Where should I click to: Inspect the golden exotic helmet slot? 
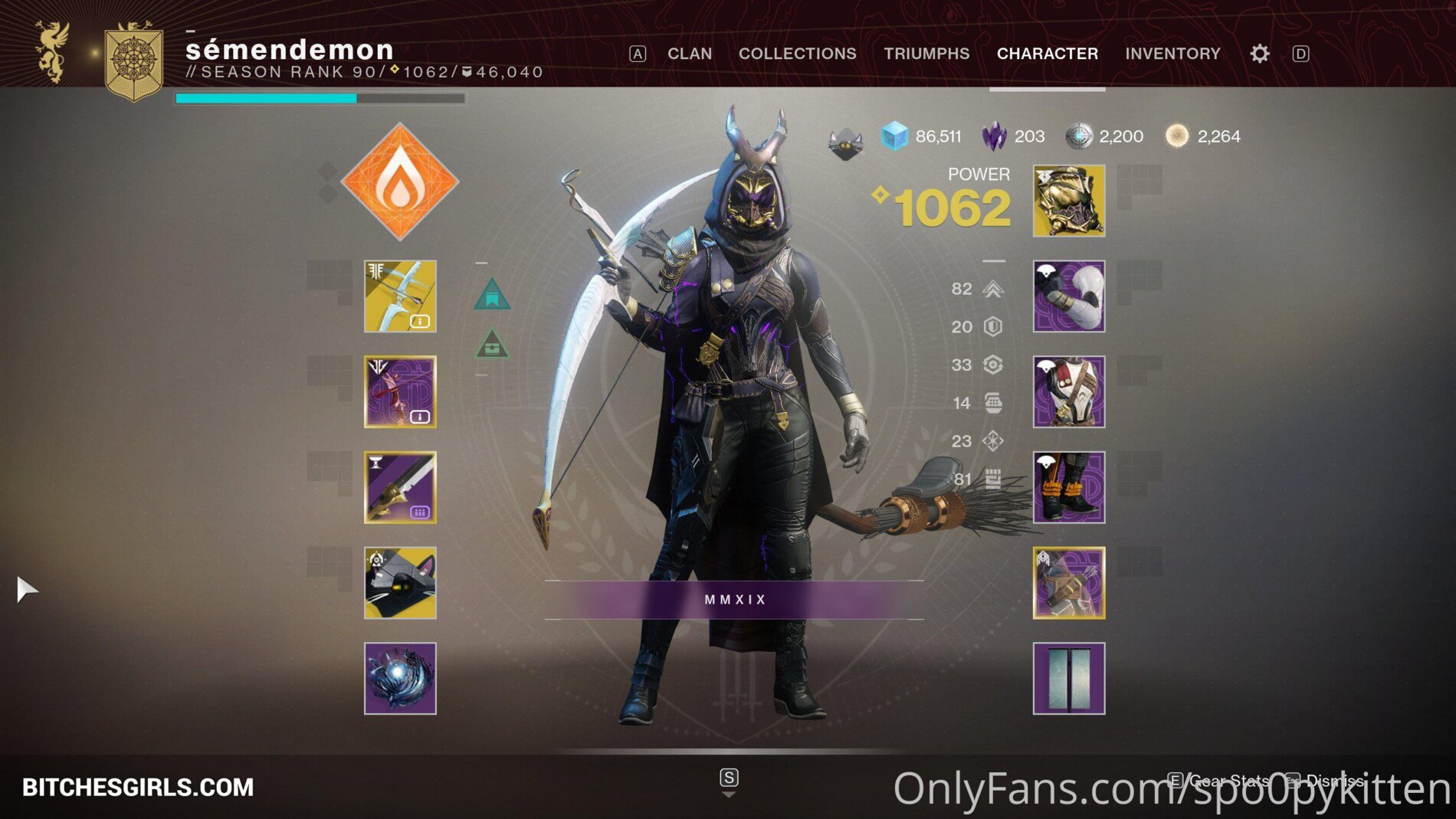tap(1068, 201)
